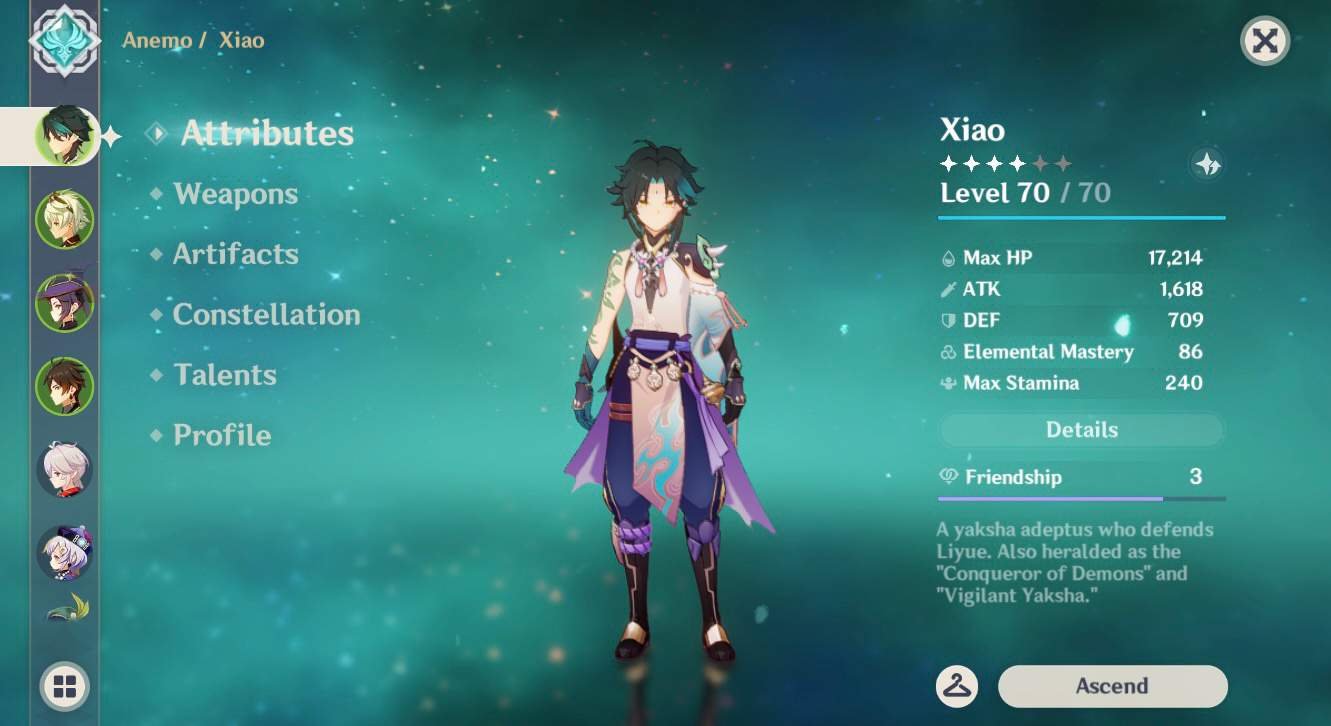Click the sparkle icon beside Xiao's stars
The image size is (1331, 726).
click(x=1208, y=165)
